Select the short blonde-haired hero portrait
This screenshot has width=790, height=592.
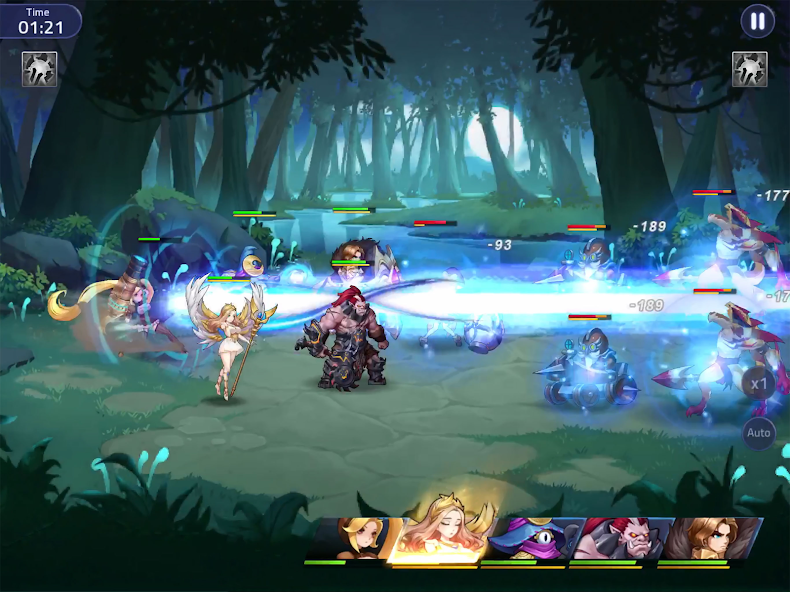(x=353, y=540)
